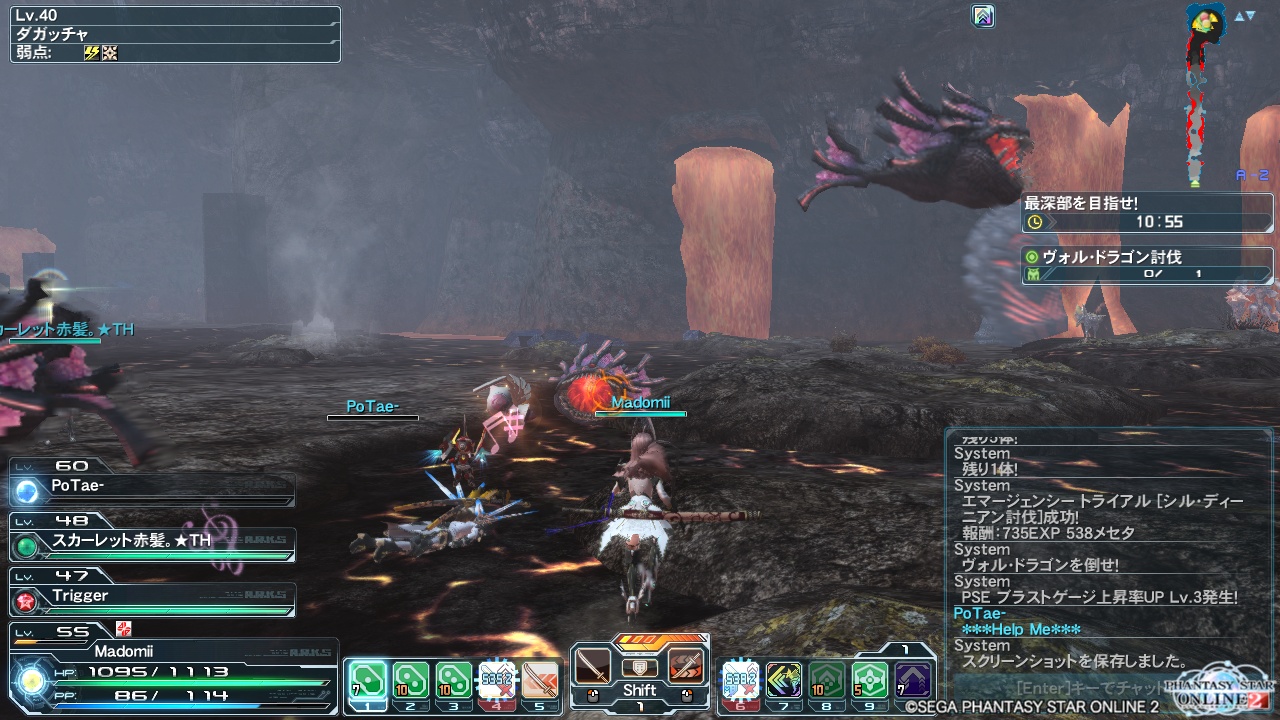1280x720 pixels.
Task: Click the ヴォル・ドラゴン討伐 objective tracker
Action: click(x=1147, y=265)
